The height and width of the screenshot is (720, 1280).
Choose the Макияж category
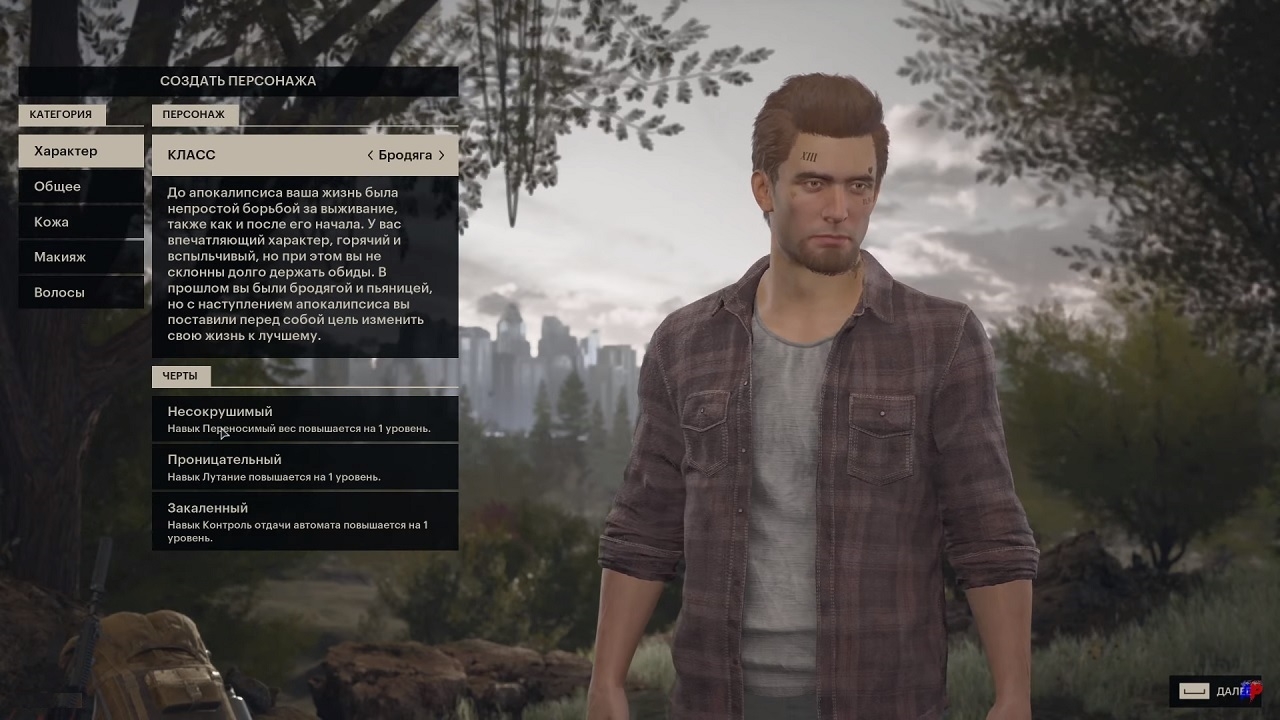pyautogui.click(x=81, y=257)
